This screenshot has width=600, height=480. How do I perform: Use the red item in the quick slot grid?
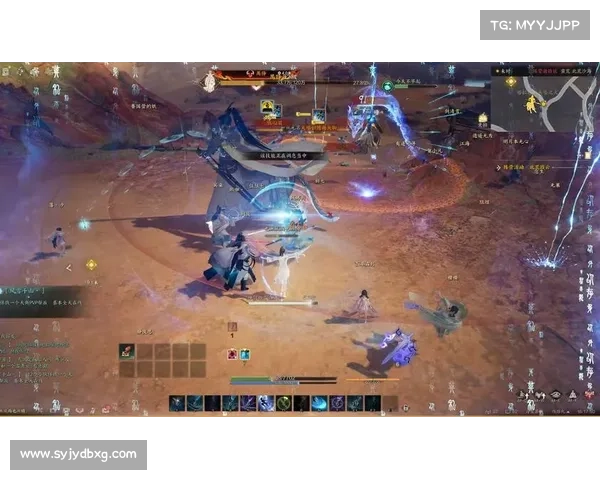point(127,350)
